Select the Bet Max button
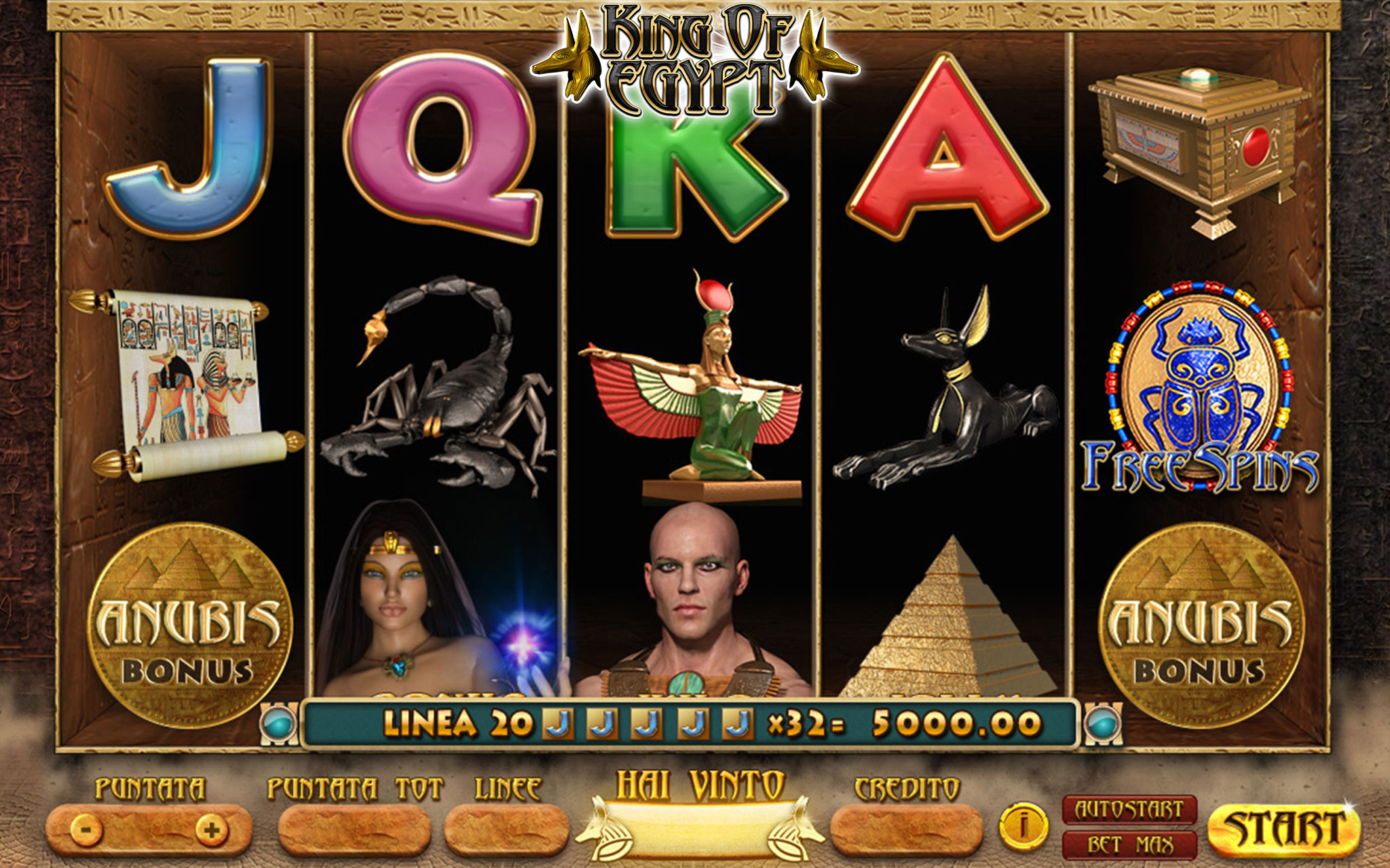This screenshot has width=1390, height=868. coord(1129,845)
